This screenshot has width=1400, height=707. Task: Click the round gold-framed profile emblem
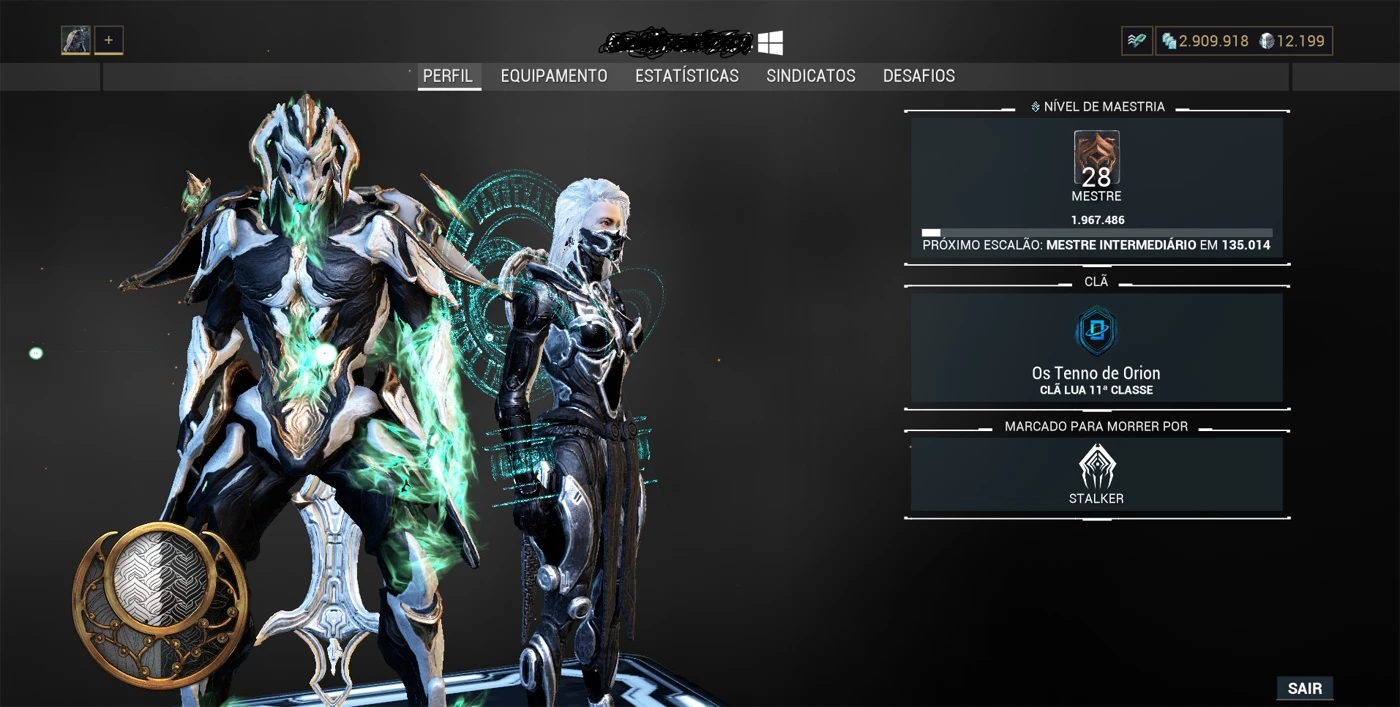160,591
